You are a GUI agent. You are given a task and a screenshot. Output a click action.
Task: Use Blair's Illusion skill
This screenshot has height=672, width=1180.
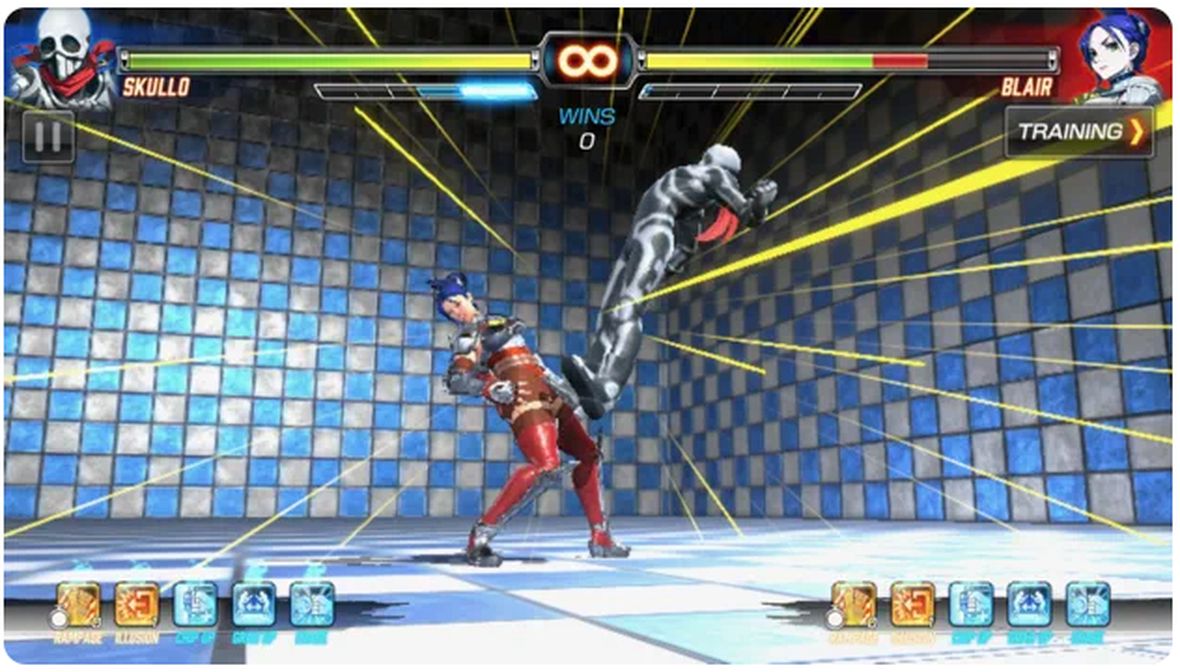[913, 604]
